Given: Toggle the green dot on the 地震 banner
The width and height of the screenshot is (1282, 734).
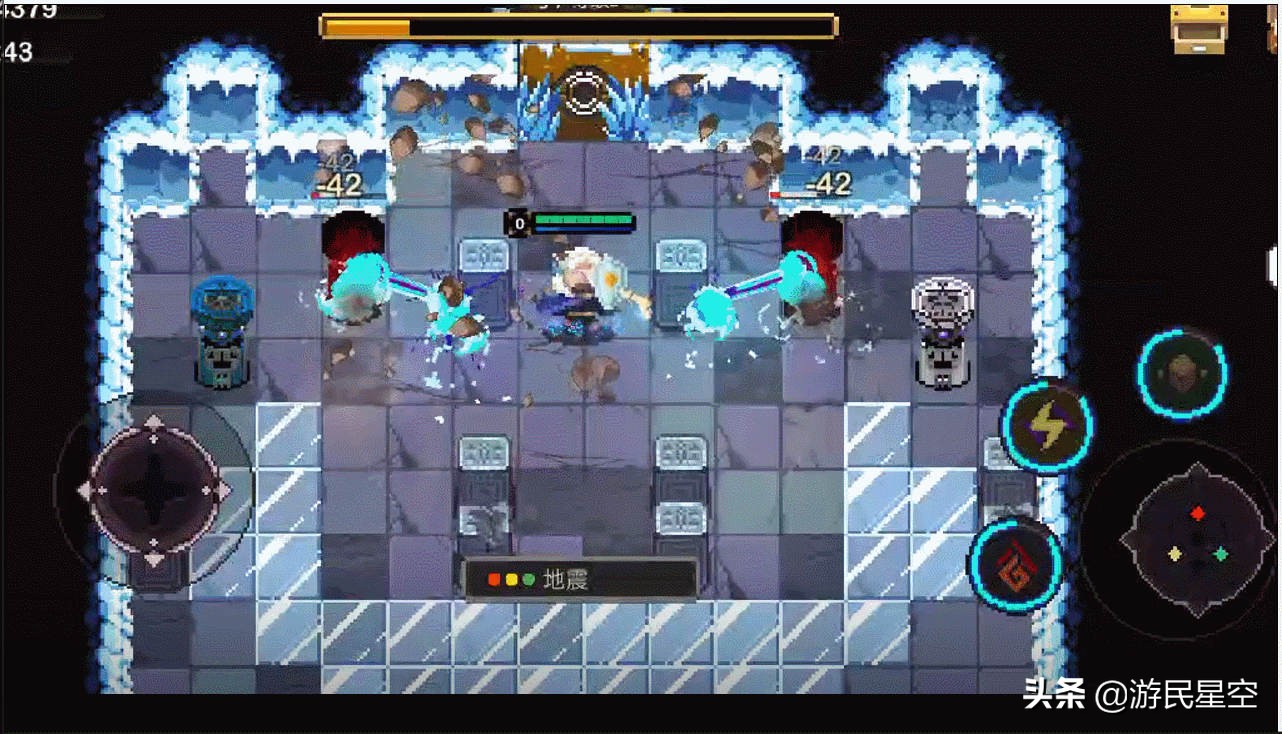Looking at the screenshot, I should click(x=528, y=579).
